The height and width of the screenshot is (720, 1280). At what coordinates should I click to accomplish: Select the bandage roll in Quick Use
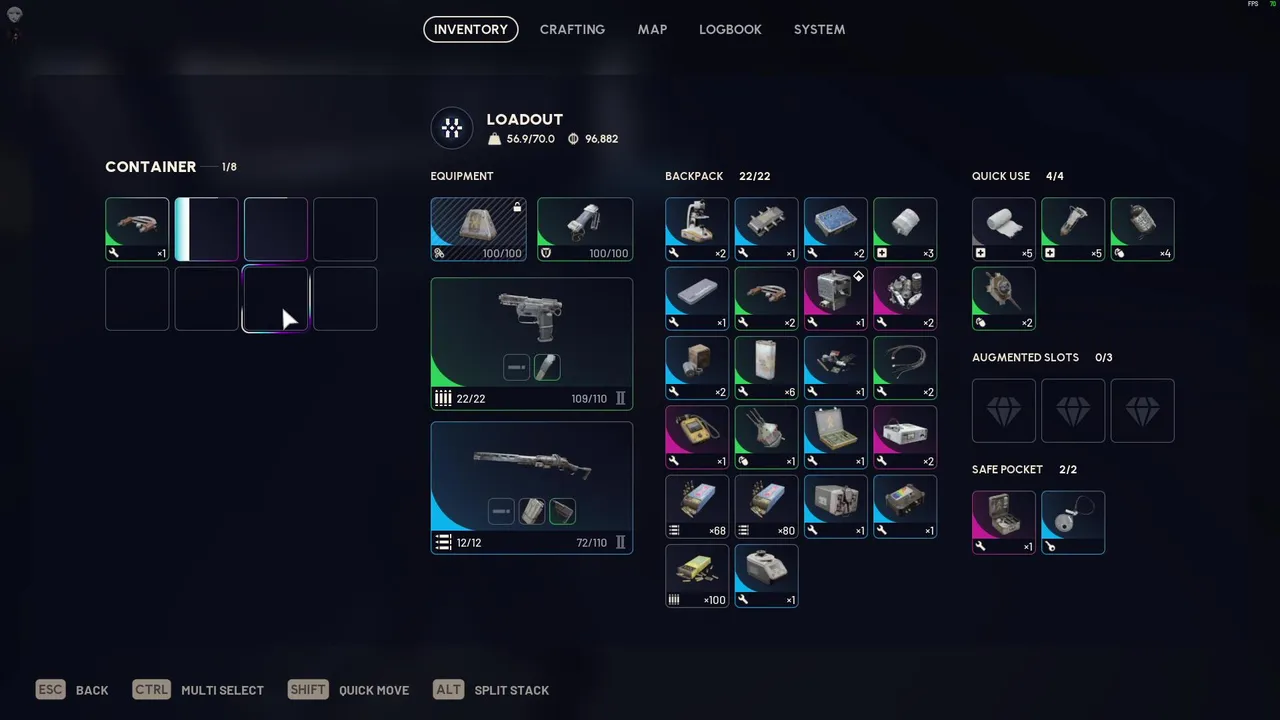(1004, 229)
